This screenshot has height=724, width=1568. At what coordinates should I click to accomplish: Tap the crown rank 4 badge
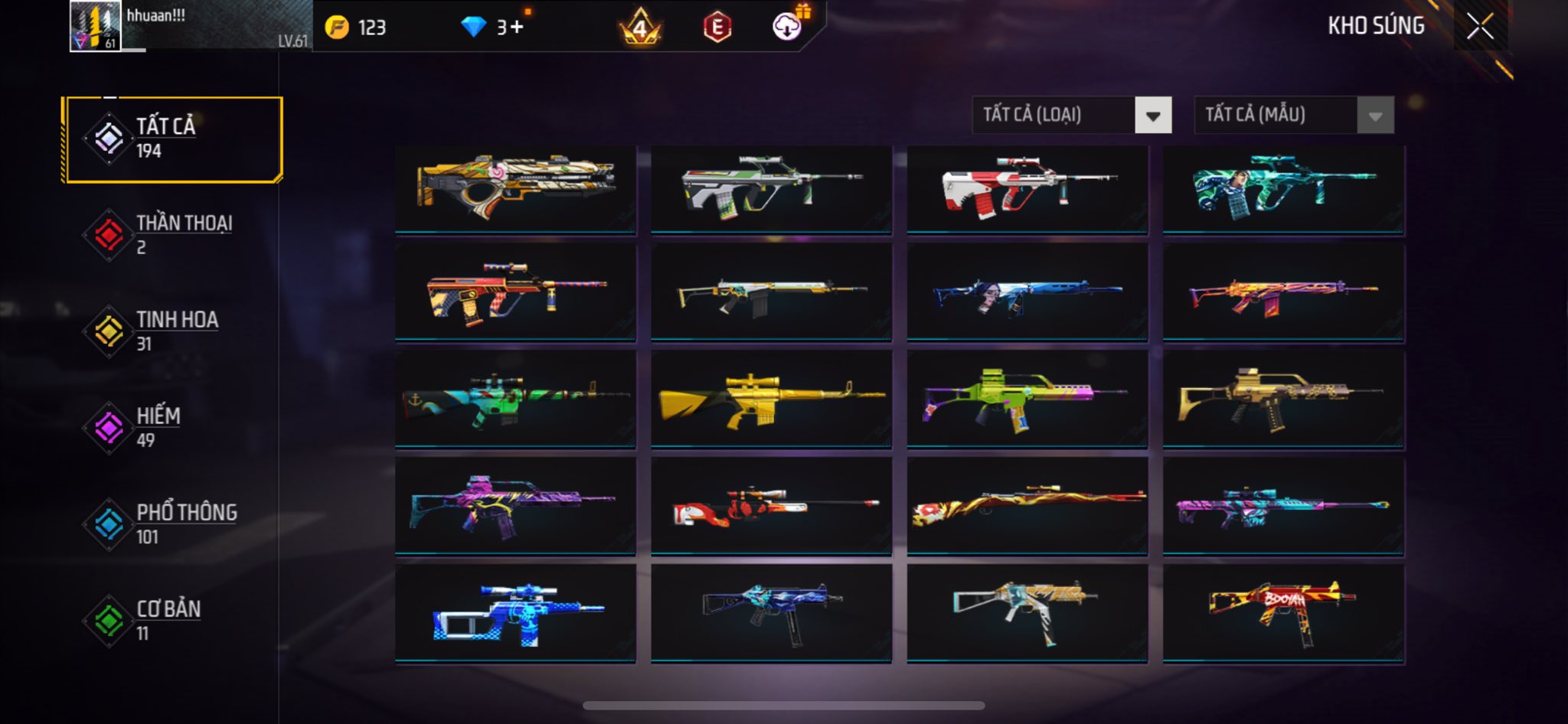(x=640, y=28)
